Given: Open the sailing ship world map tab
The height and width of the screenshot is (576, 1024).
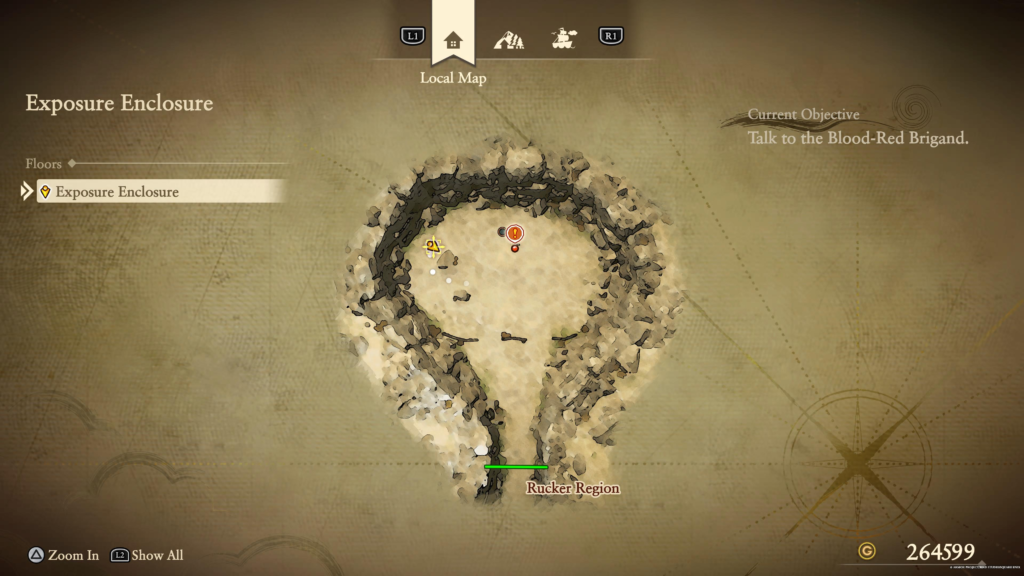Looking at the screenshot, I should pos(565,40).
